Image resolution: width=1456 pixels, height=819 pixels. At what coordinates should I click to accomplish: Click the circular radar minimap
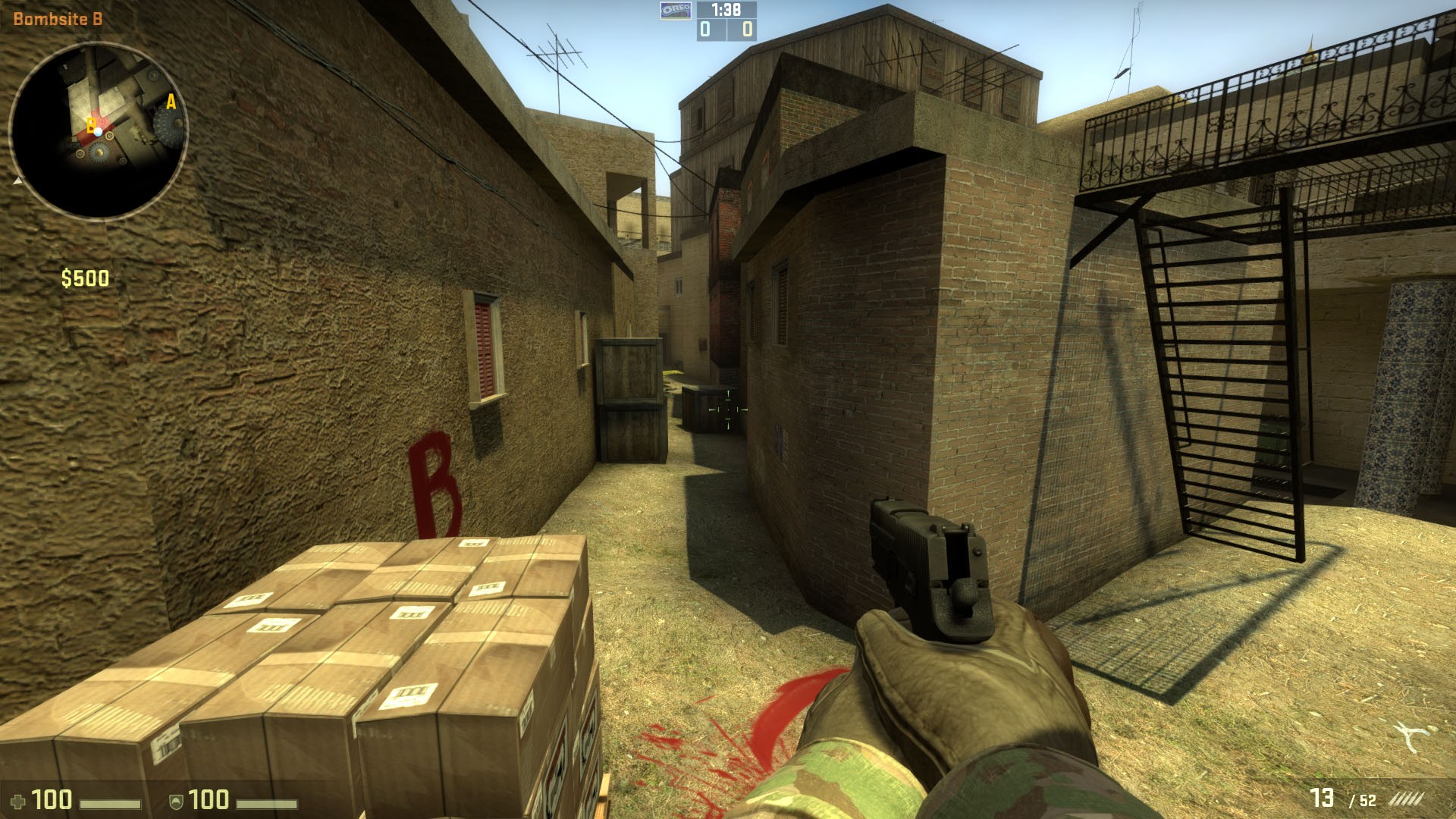98,131
